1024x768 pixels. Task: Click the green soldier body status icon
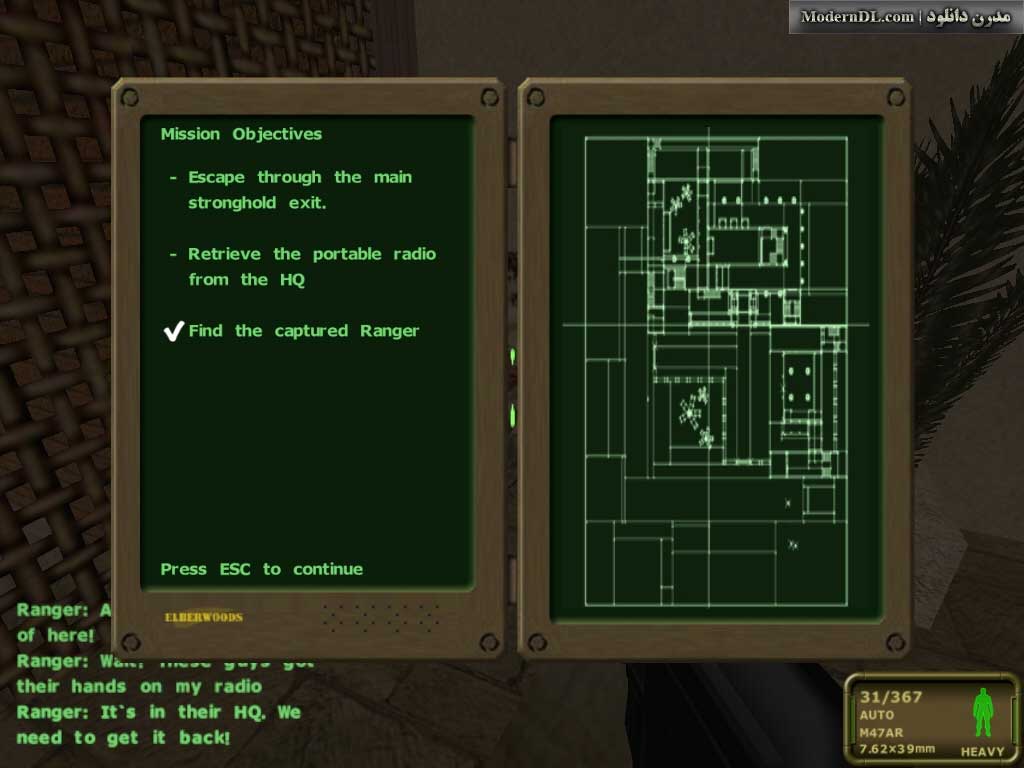click(x=982, y=713)
